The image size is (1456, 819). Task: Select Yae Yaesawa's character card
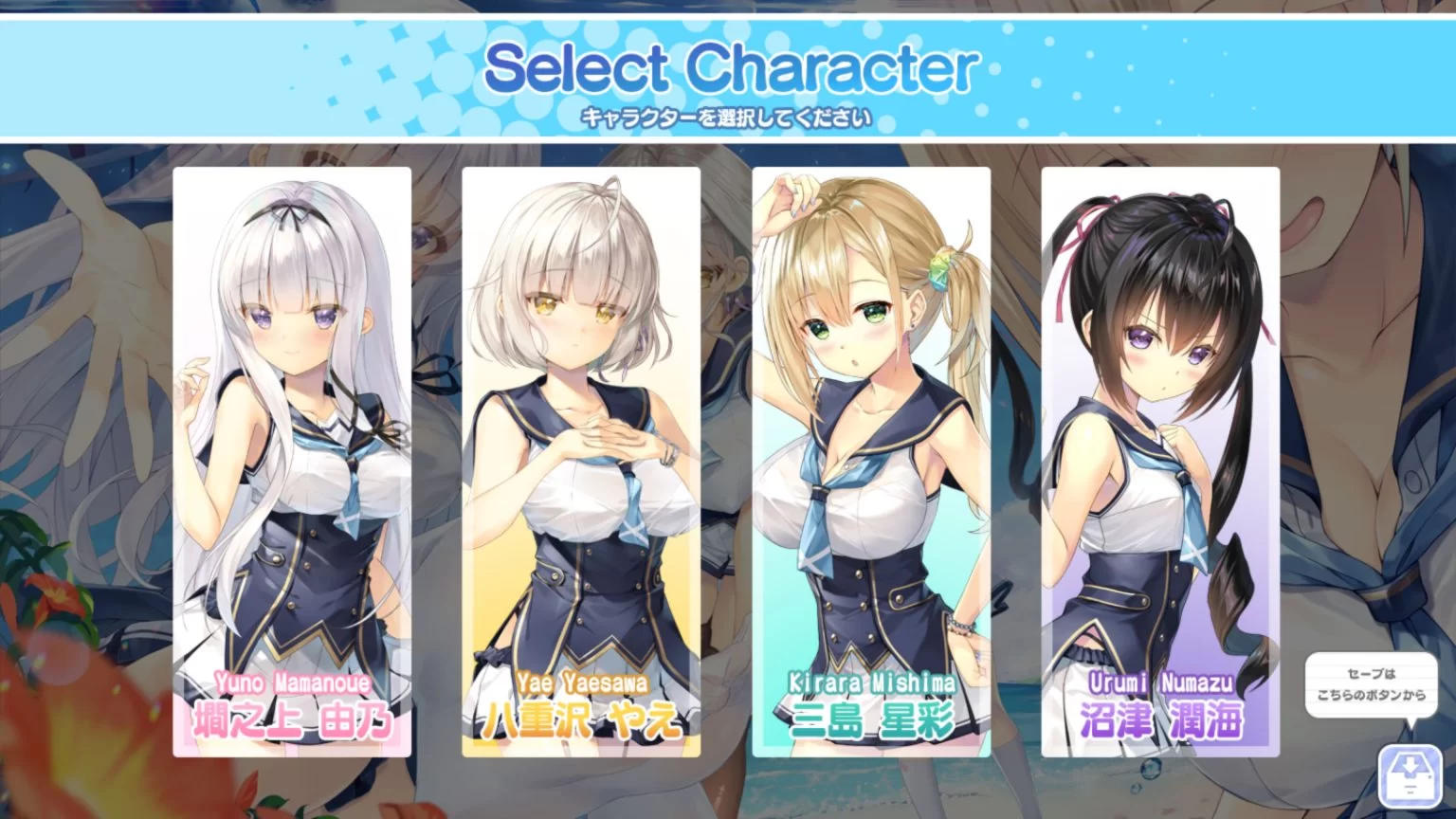pos(580,427)
